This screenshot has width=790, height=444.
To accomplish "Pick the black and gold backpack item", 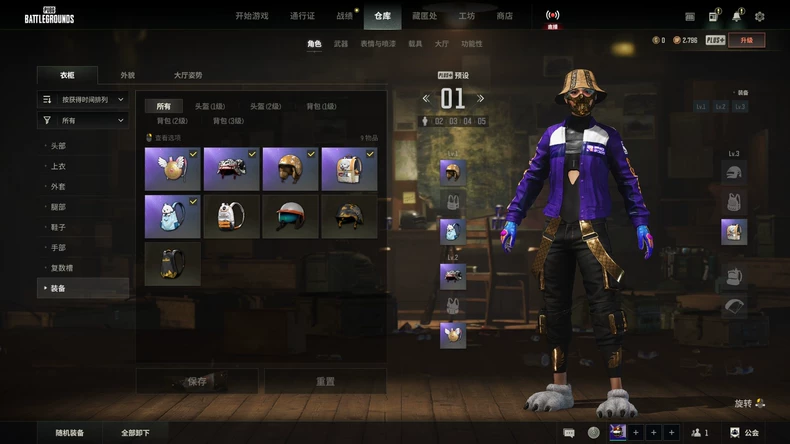I will pos(172,262).
